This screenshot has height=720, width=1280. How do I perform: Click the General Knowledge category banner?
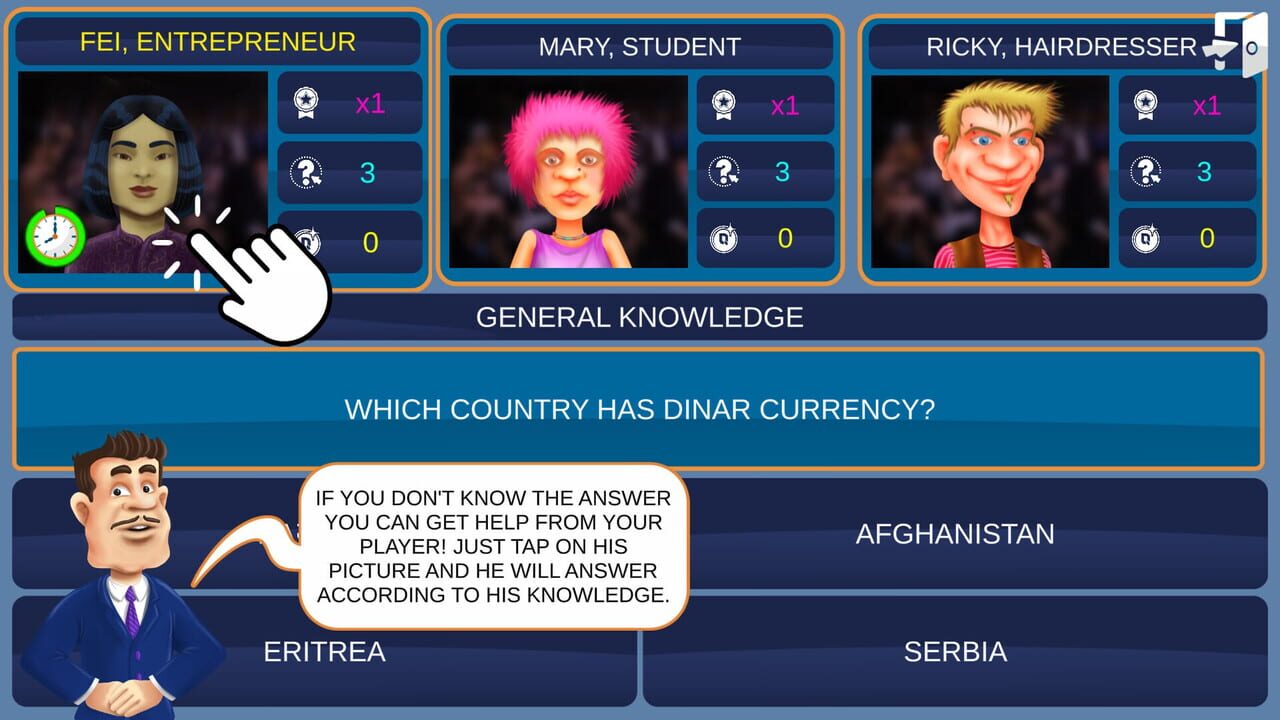640,317
